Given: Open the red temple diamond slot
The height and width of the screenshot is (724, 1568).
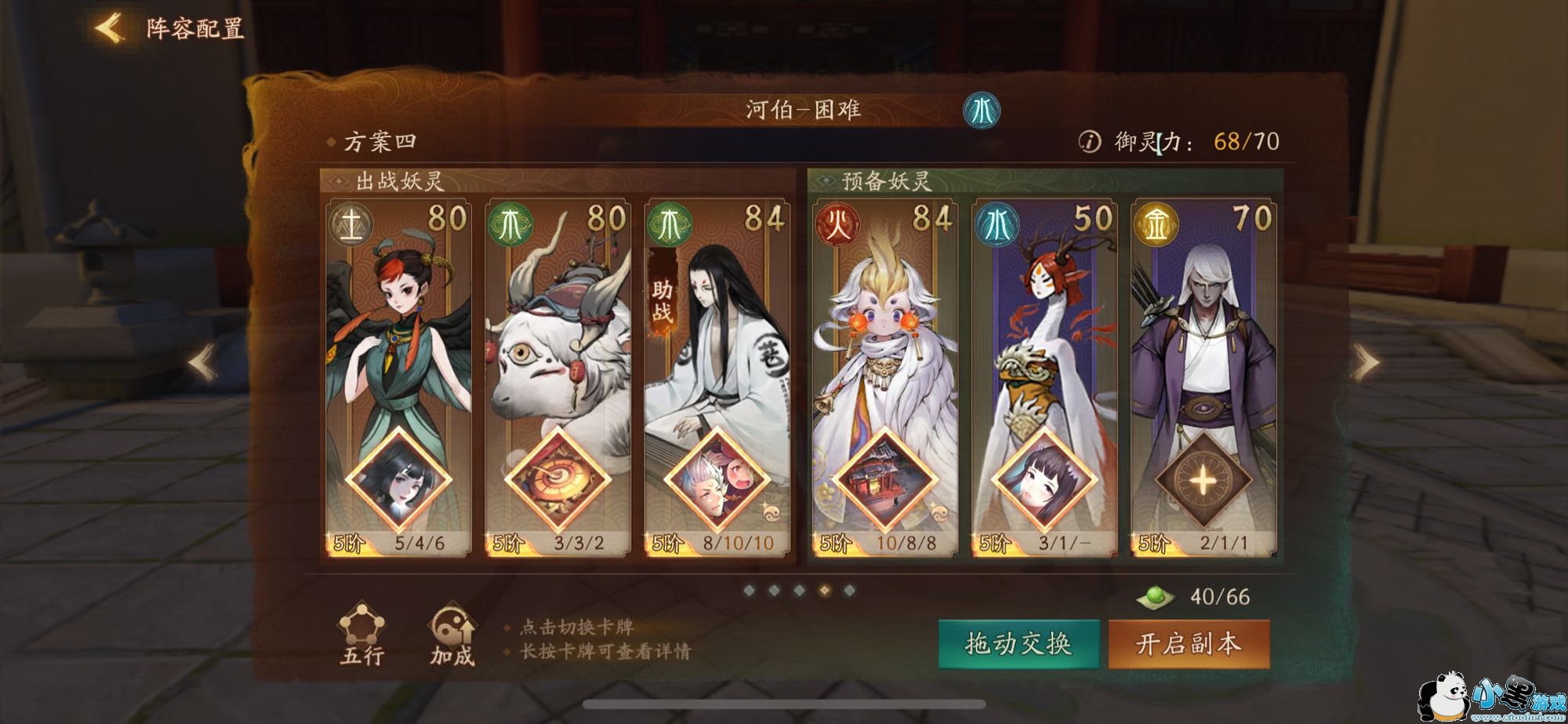Looking at the screenshot, I should click(884, 480).
